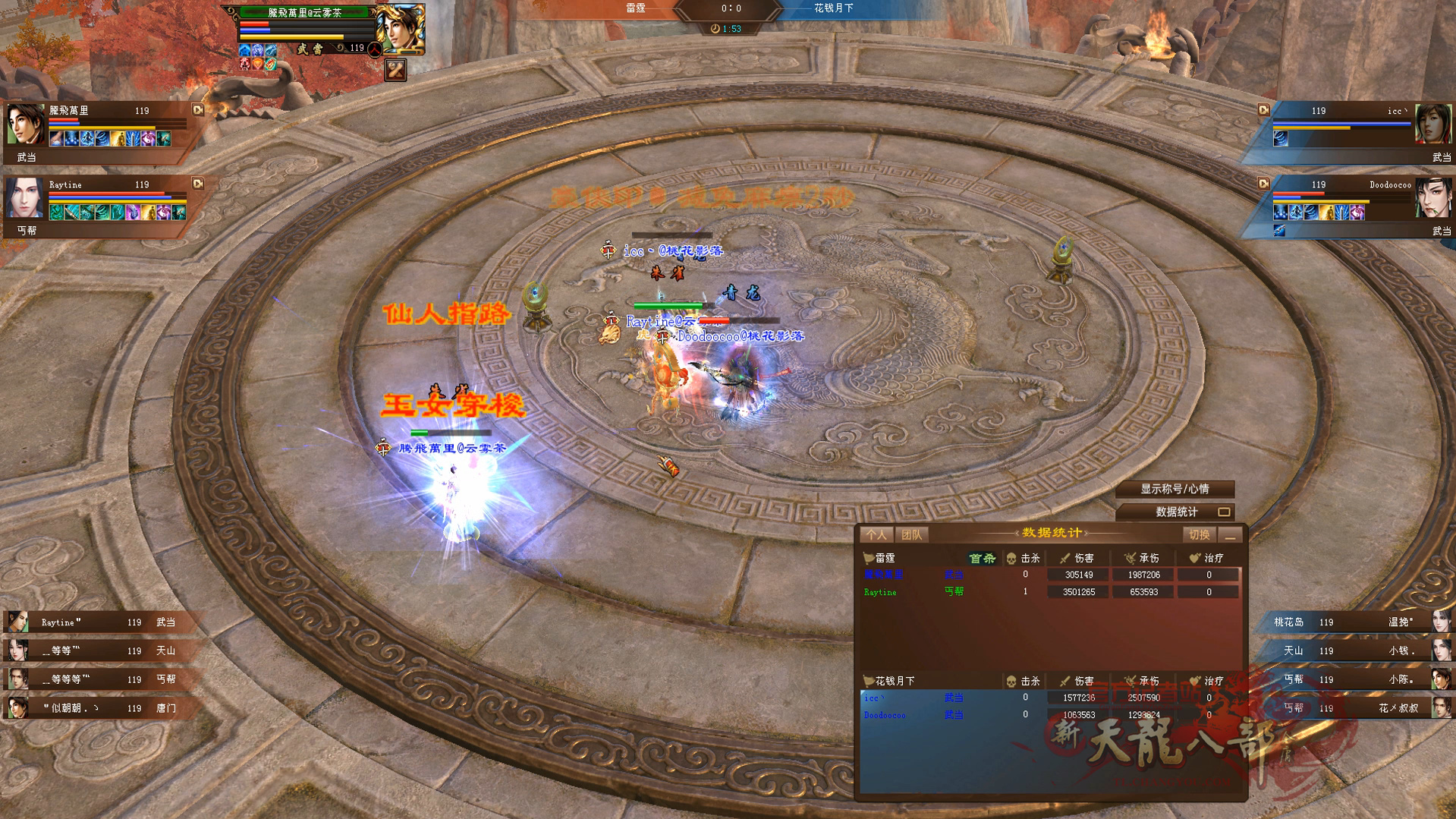1456x819 pixels.
Task: Click the 切换 button in the stats panel
Action: (x=1199, y=535)
